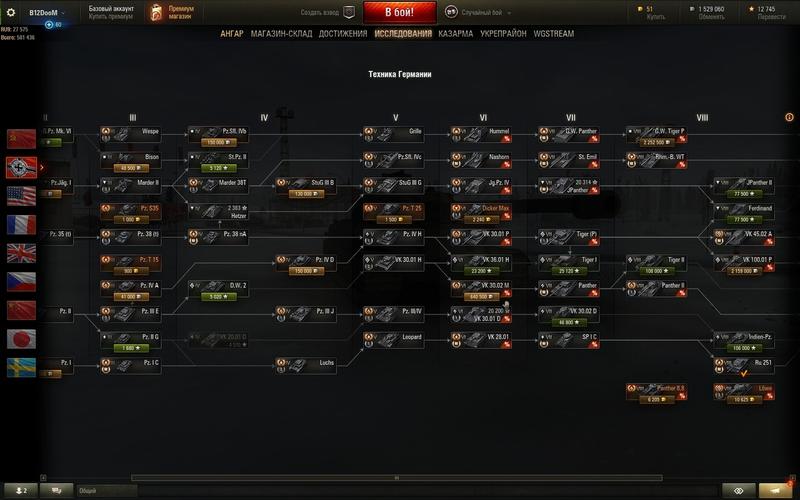Screen dimensions: 800x500
Task: Click Обменять to exchange gold for credits
Action: (710, 17)
